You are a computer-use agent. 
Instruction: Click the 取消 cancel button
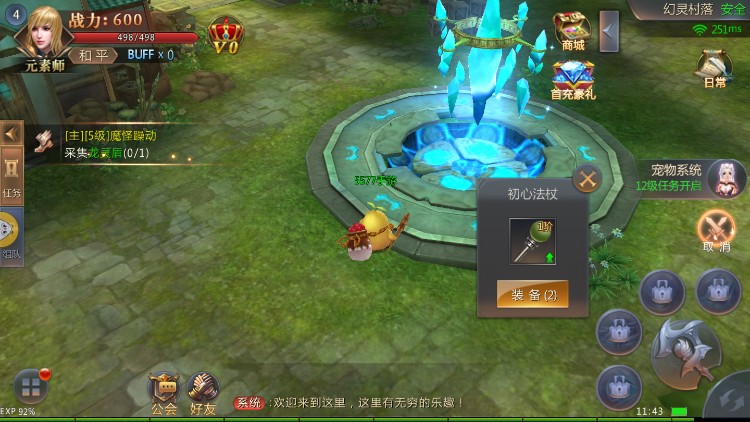(716, 231)
